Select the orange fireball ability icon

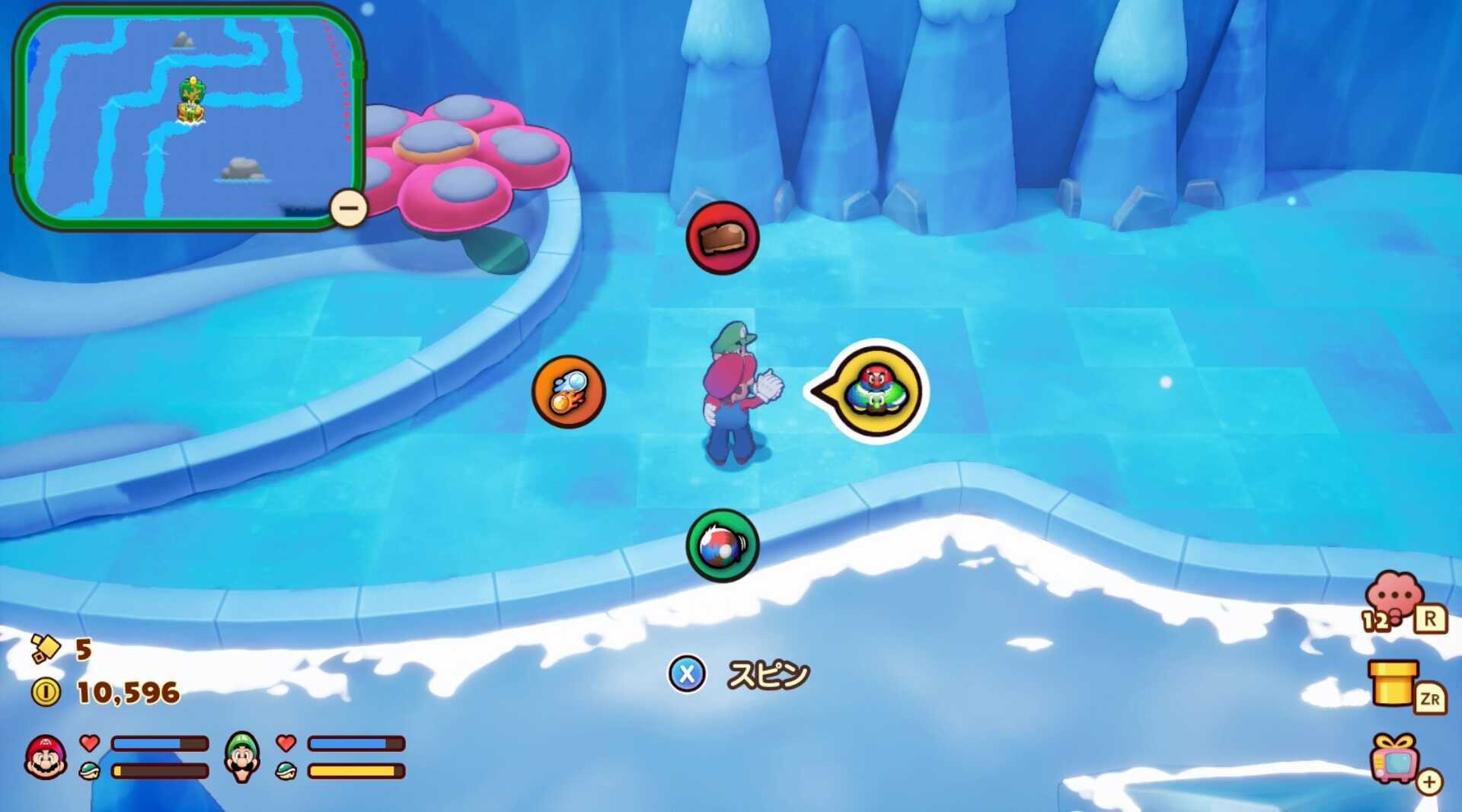tap(570, 390)
